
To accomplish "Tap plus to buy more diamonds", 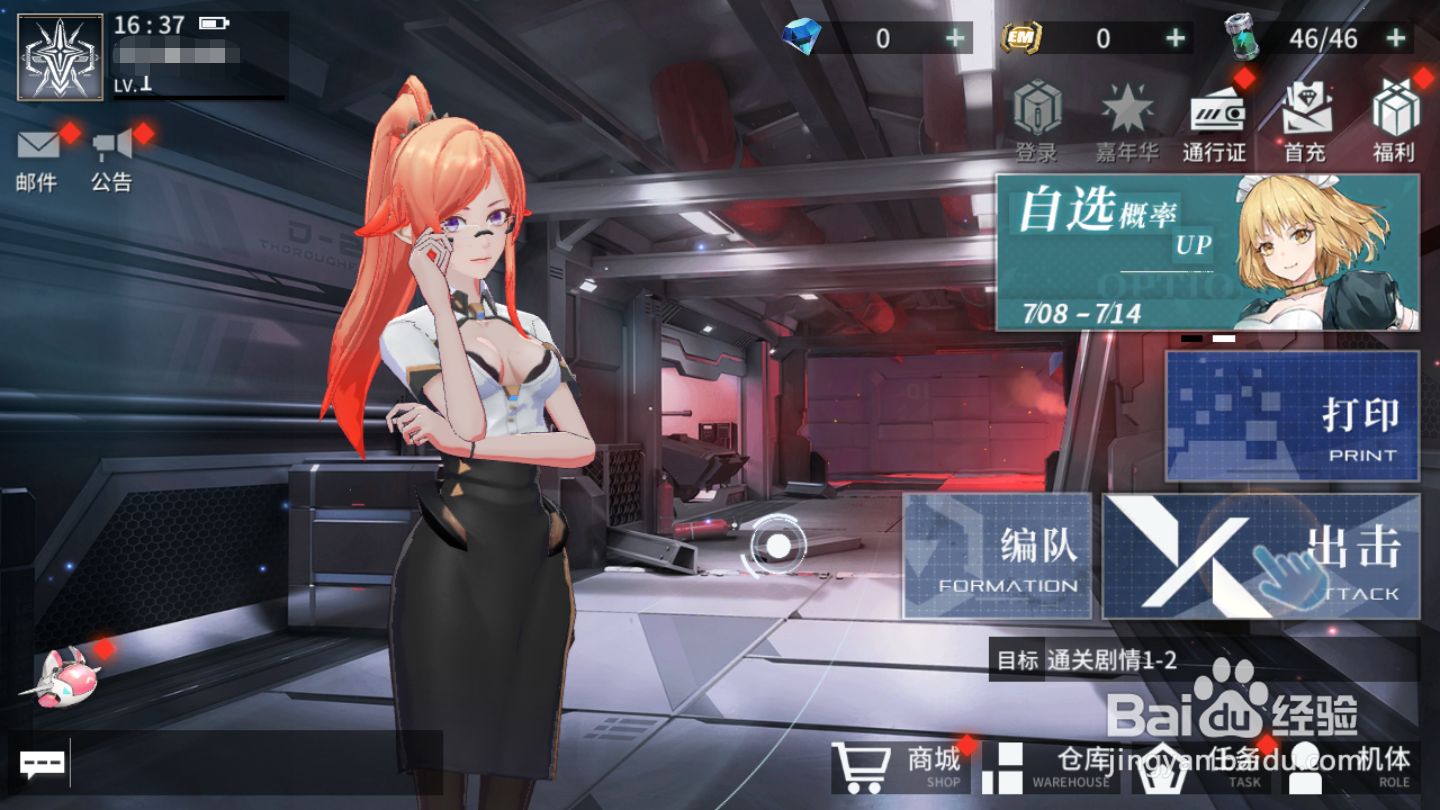I will (957, 38).
